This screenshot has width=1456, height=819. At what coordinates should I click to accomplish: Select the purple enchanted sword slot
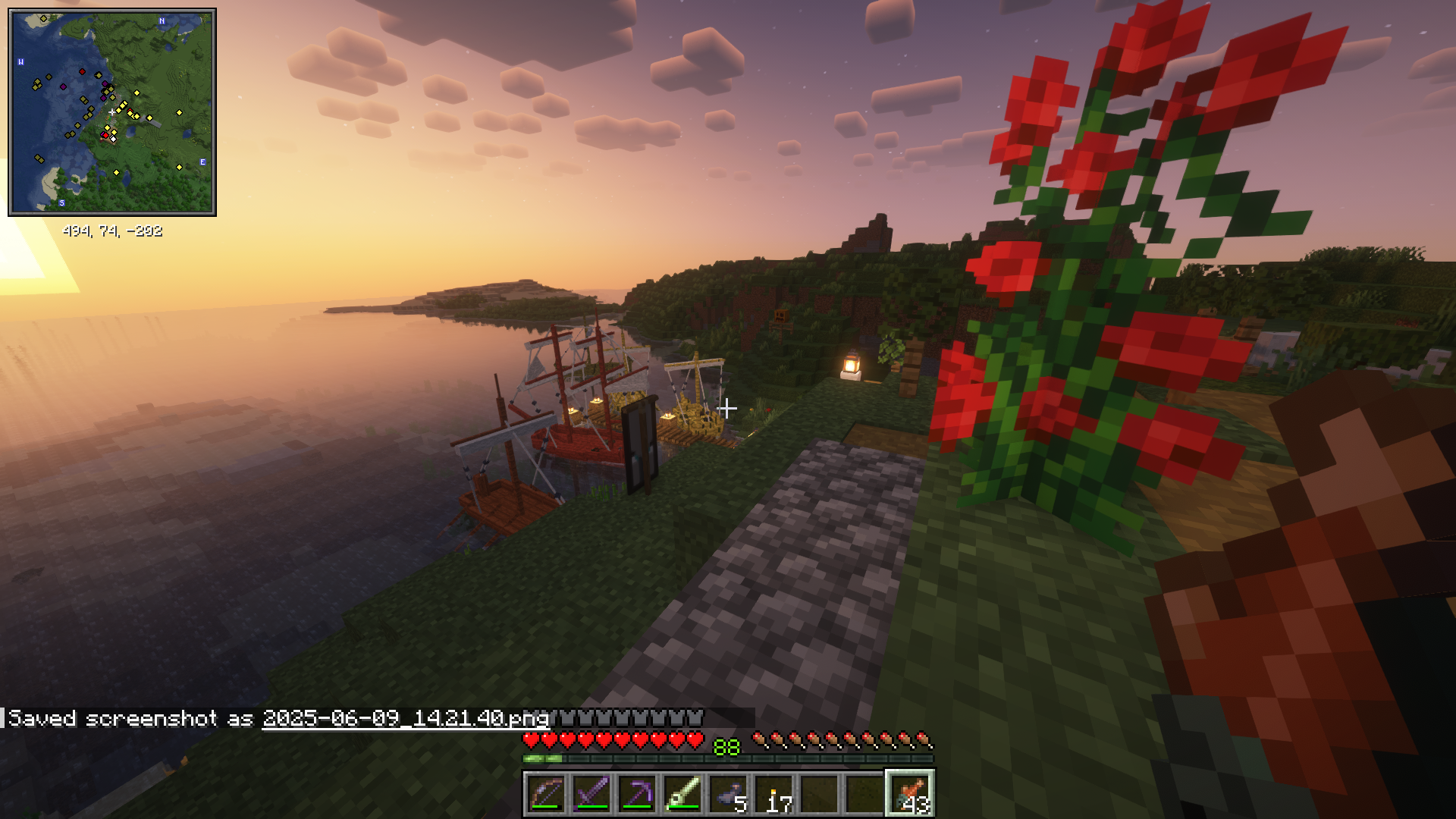591,794
